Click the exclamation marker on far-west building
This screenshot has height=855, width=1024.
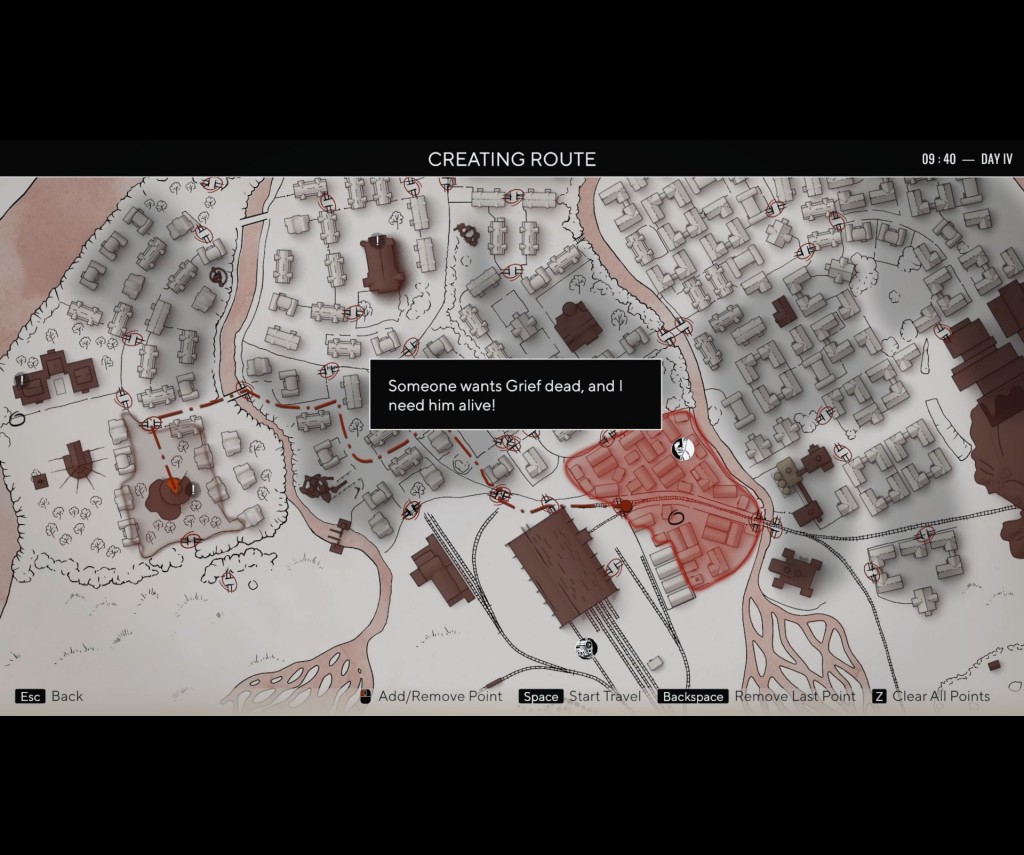click(22, 379)
